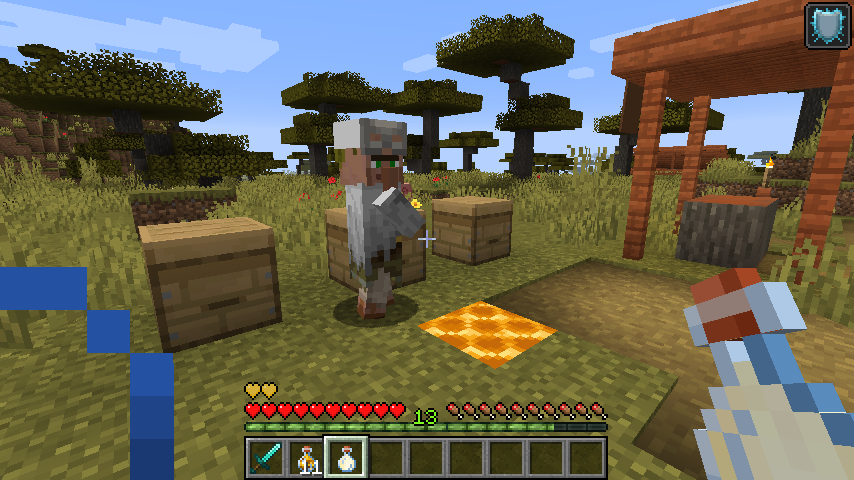Click the Resistance shield effect icon
Viewport: 854px width, 480px height.
828,25
